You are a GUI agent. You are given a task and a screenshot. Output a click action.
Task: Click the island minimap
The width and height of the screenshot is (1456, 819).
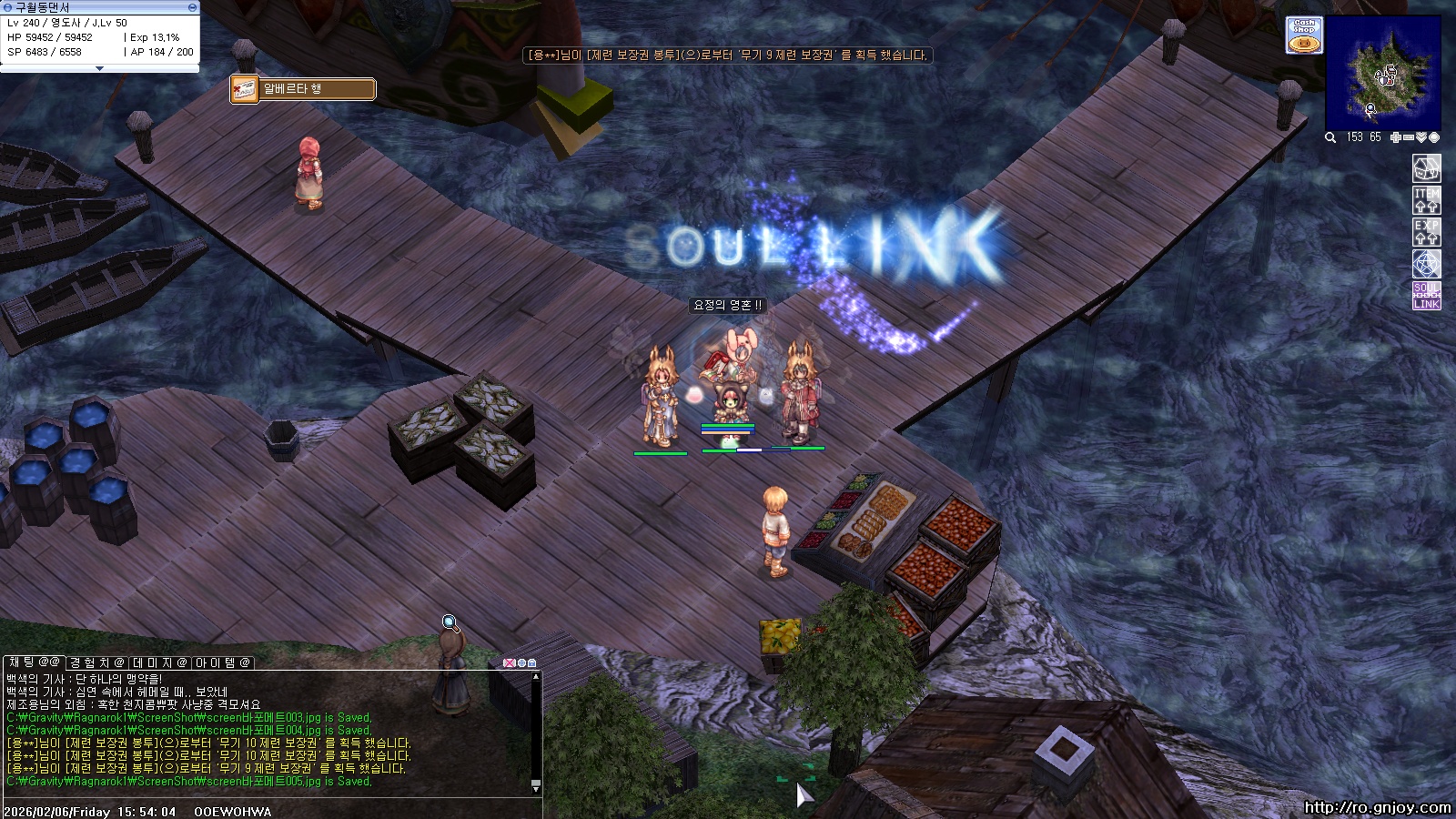pyautogui.click(x=1382, y=74)
